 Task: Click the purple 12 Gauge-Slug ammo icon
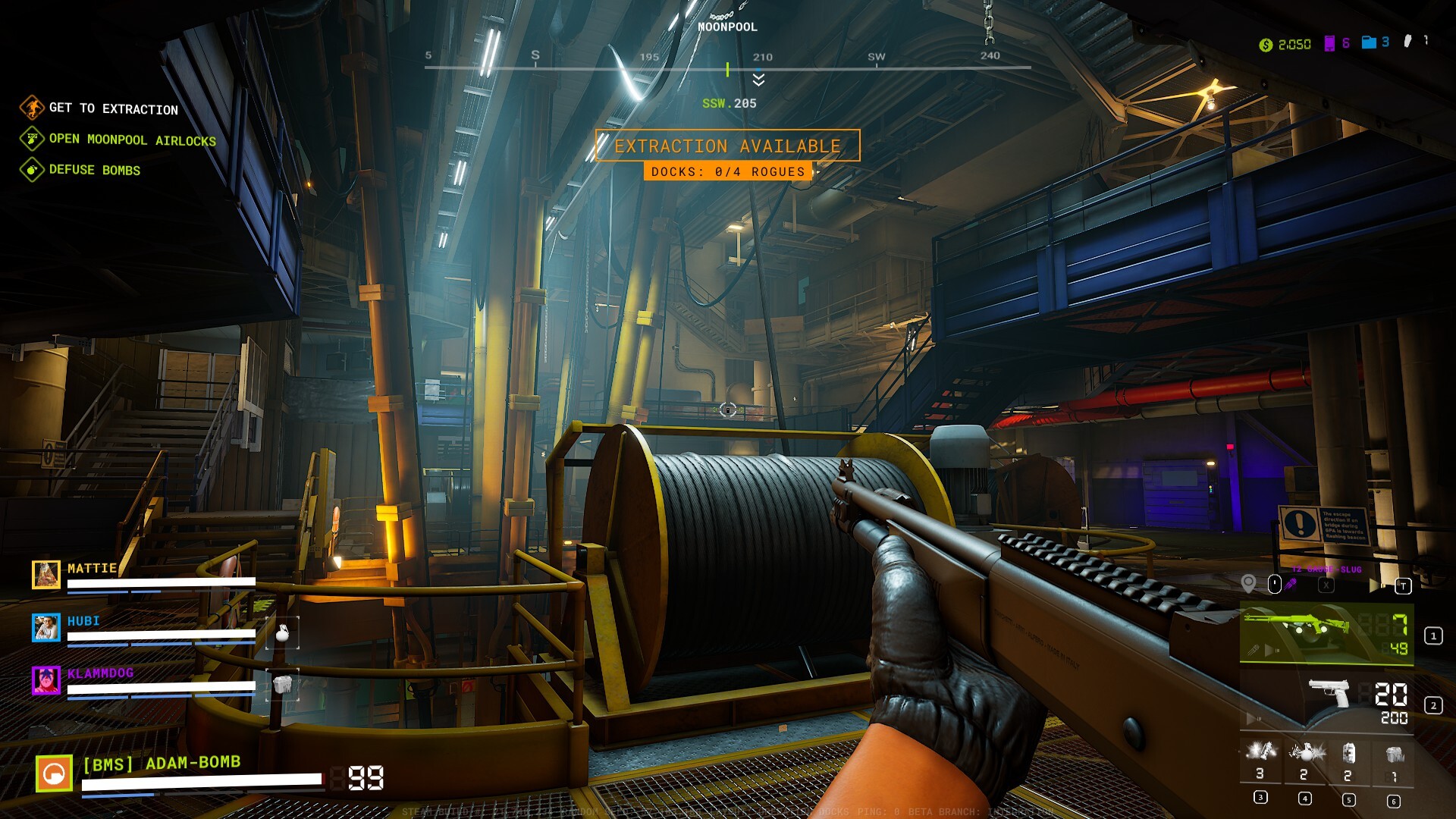pyautogui.click(x=1291, y=584)
